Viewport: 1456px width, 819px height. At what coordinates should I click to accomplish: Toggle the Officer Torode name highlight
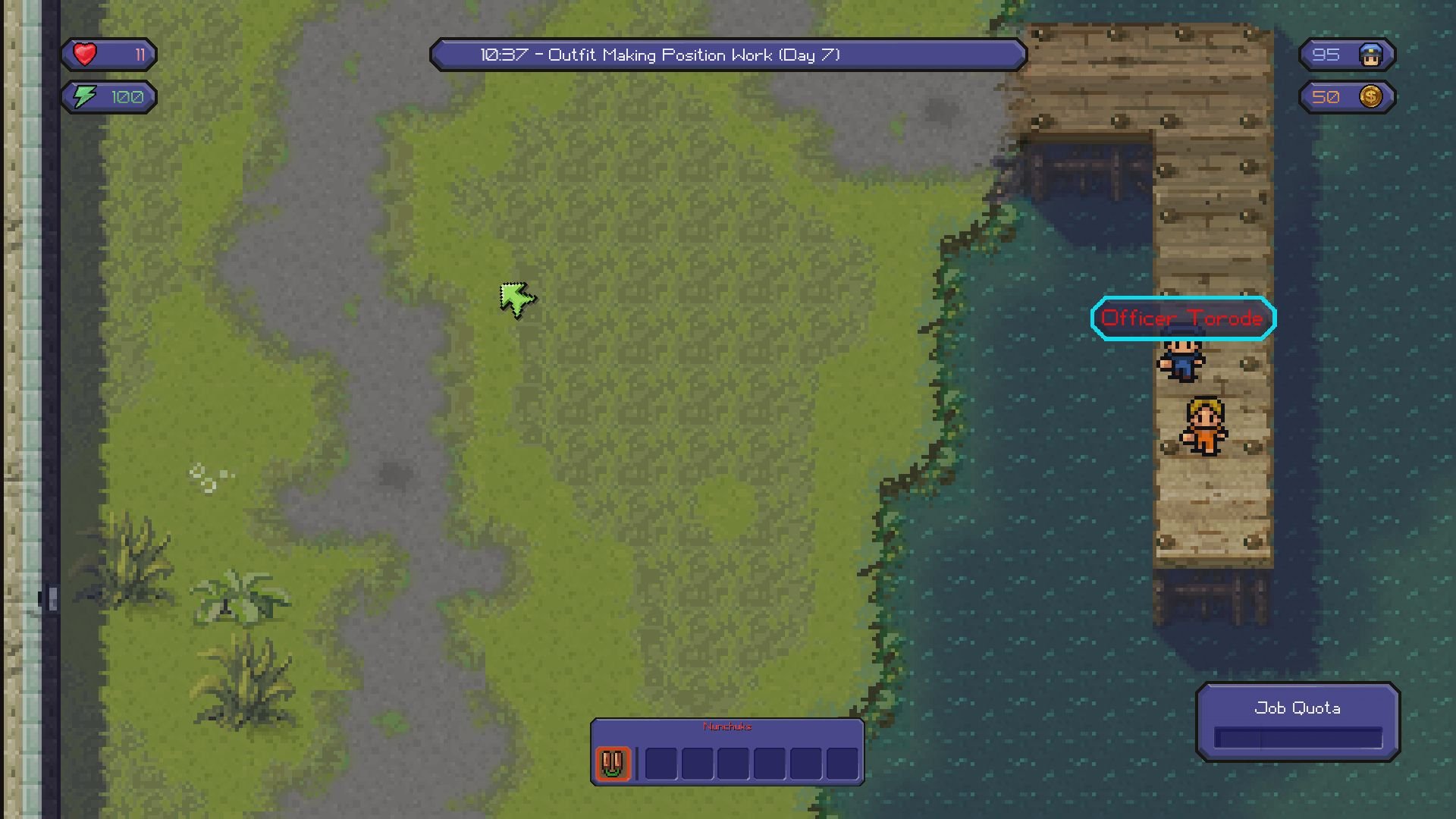(x=1183, y=318)
